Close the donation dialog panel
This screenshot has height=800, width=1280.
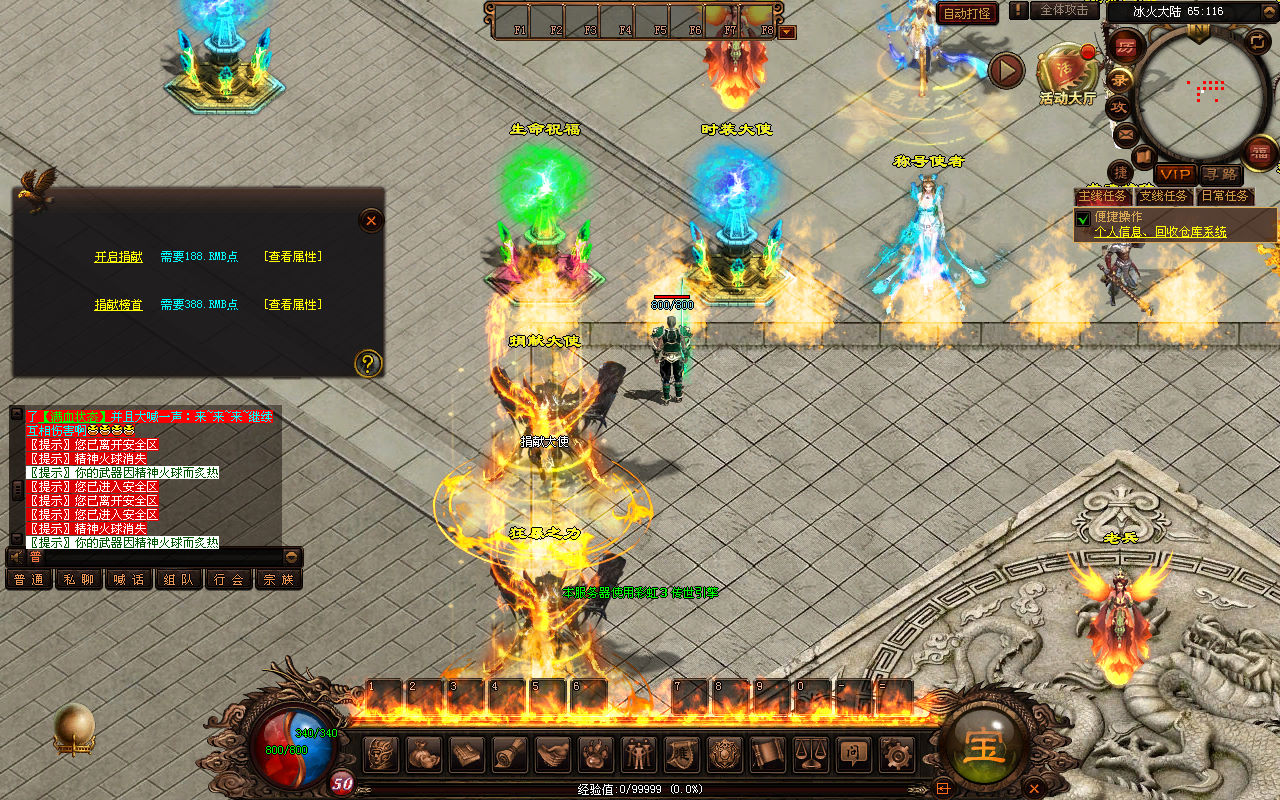[371, 220]
